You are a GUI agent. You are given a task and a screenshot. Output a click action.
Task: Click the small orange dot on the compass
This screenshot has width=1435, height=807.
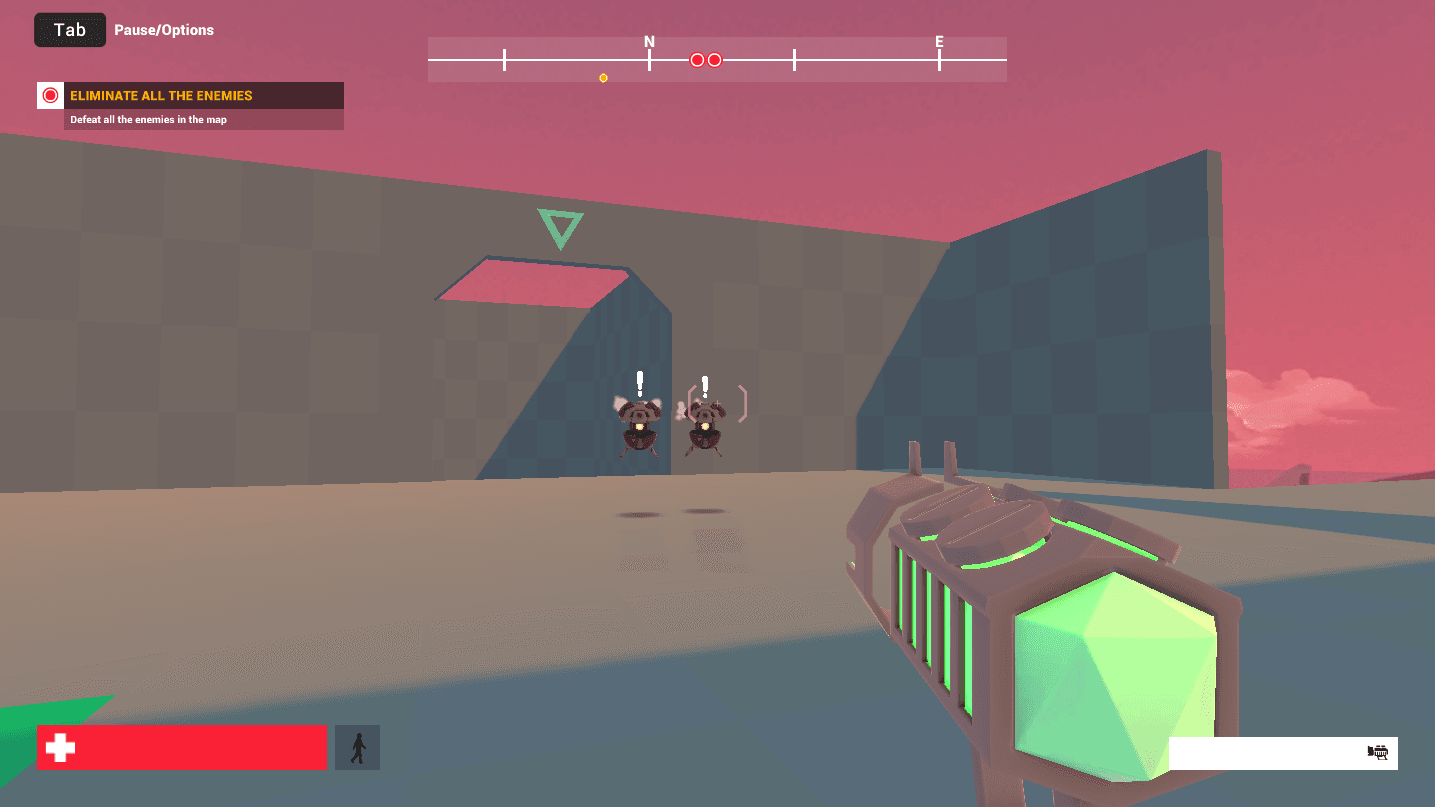603,78
